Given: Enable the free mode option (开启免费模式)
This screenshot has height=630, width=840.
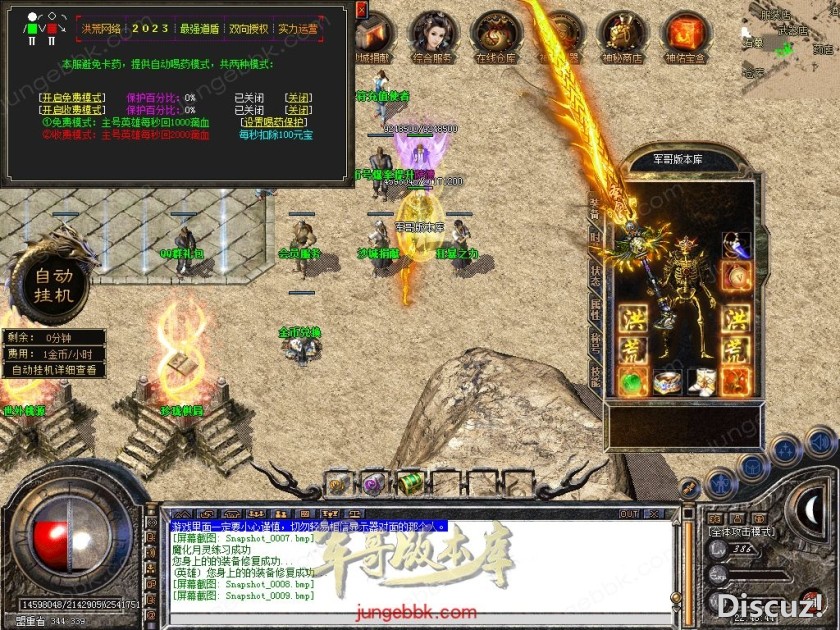Looking at the screenshot, I should pyautogui.click(x=72, y=97).
